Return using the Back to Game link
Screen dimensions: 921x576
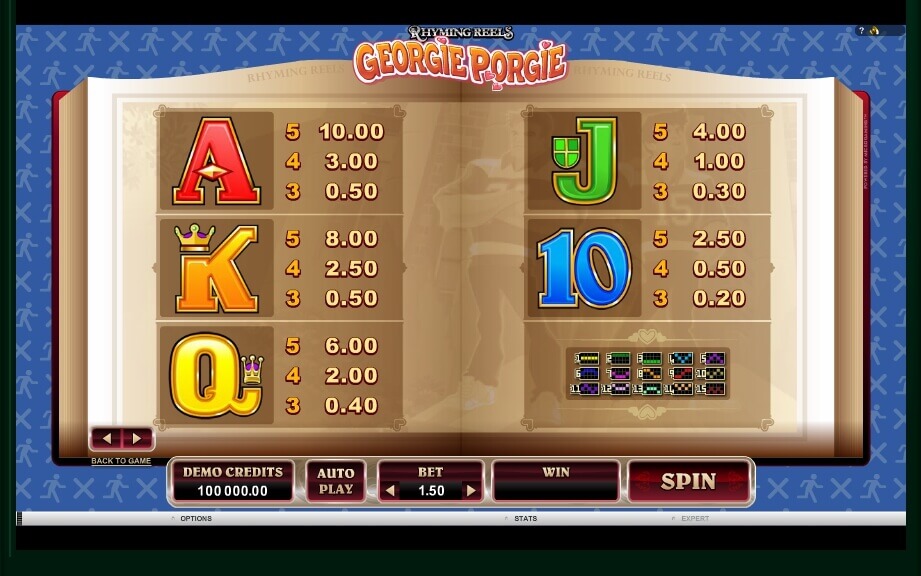(121, 461)
